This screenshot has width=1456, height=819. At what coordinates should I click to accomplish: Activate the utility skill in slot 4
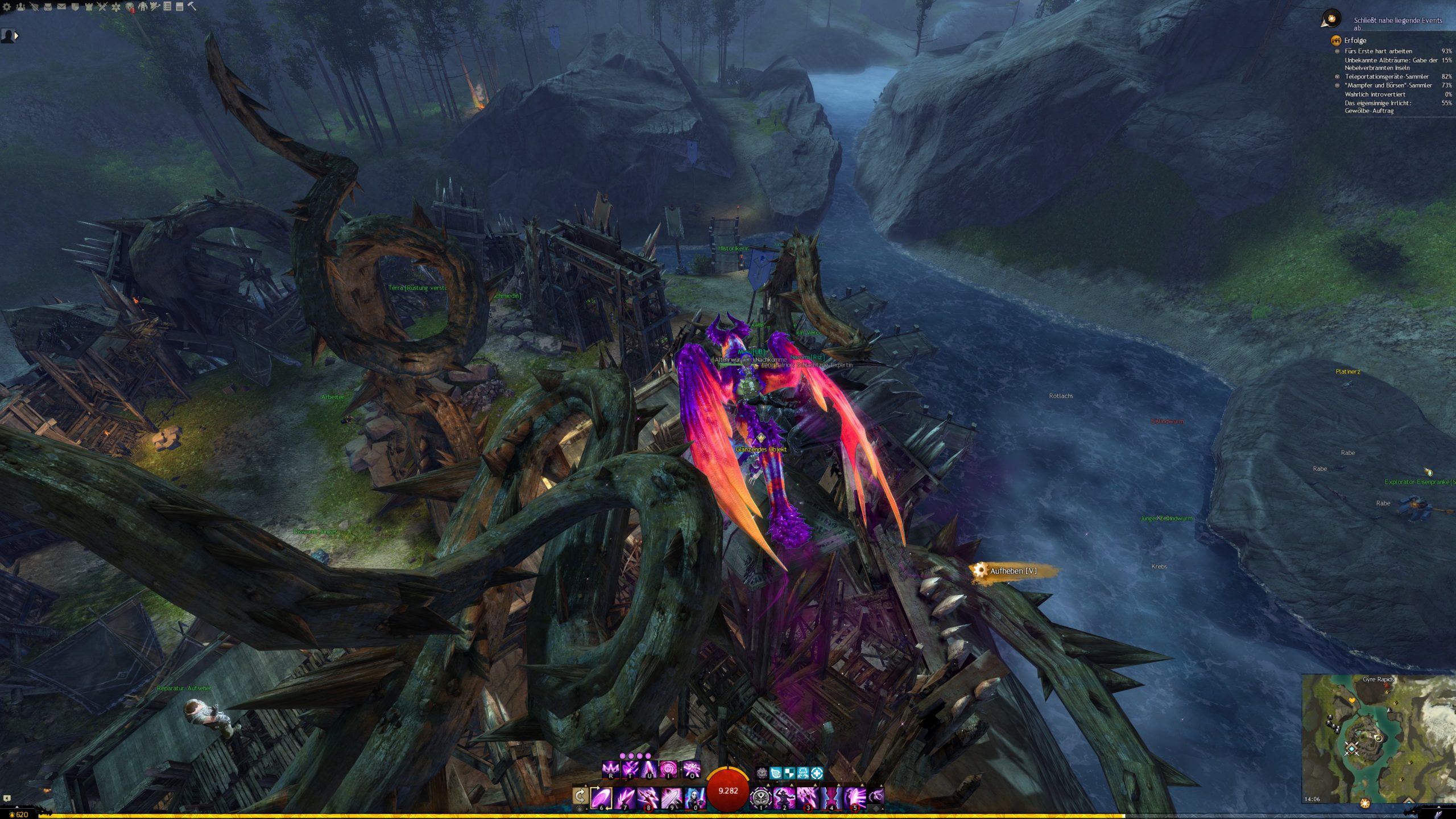[831, 797]
